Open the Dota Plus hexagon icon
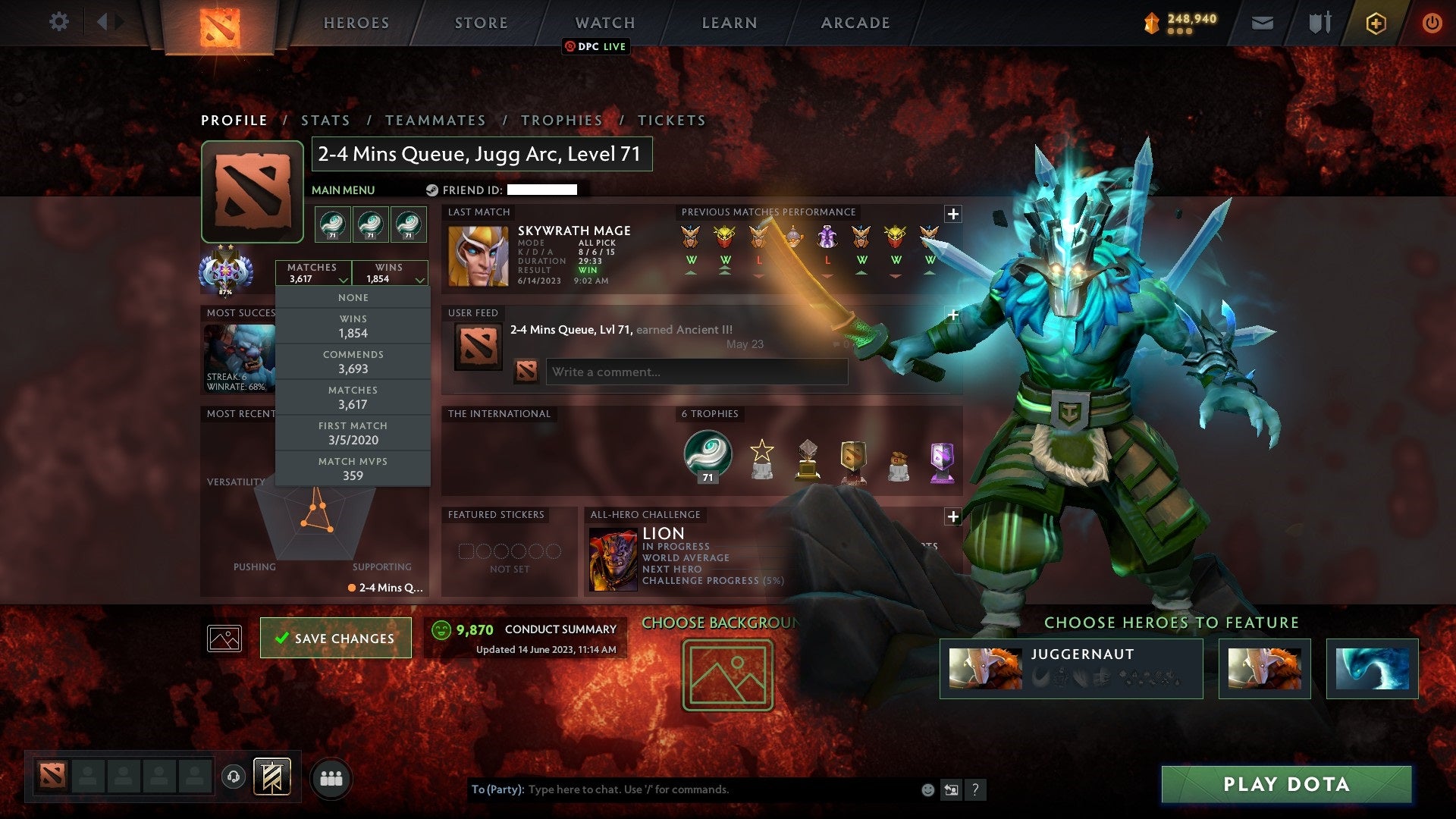The width and height of the screenshot is (1456, 819). [x=1375, y=23]
